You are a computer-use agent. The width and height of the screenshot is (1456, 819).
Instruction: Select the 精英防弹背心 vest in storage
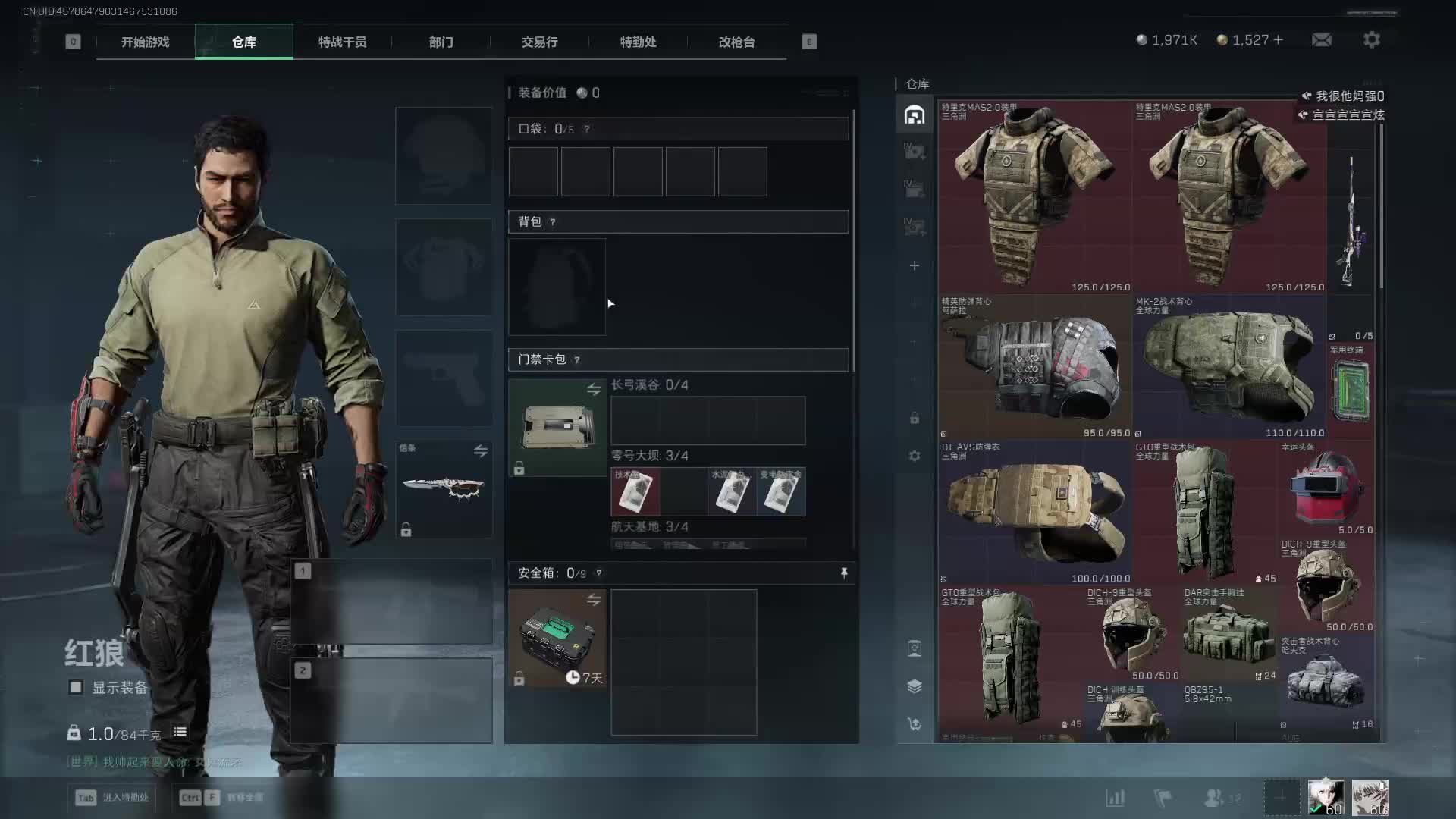(1034, 368)
